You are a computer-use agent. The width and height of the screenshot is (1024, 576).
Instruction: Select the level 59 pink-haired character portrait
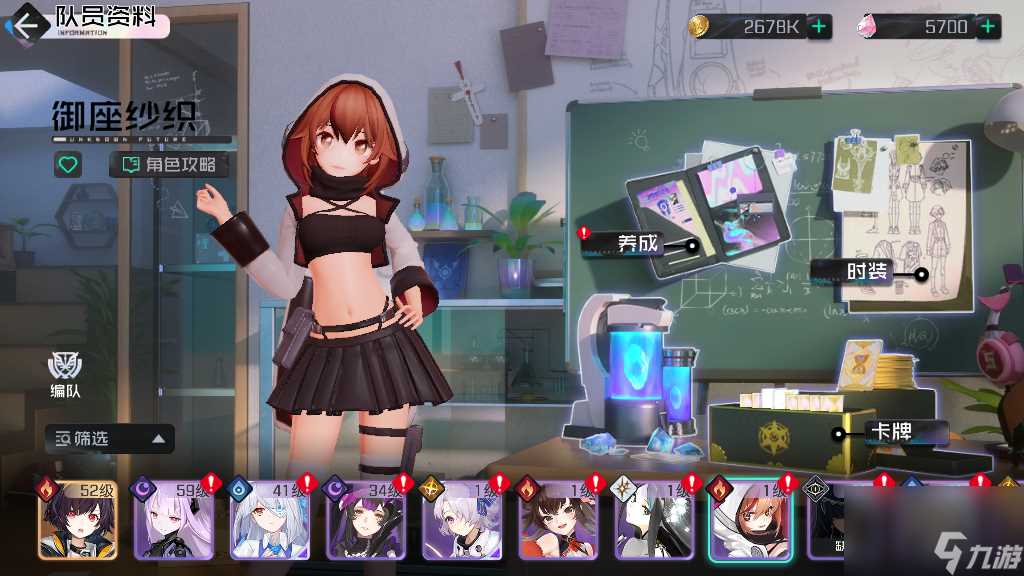[174, 521]
